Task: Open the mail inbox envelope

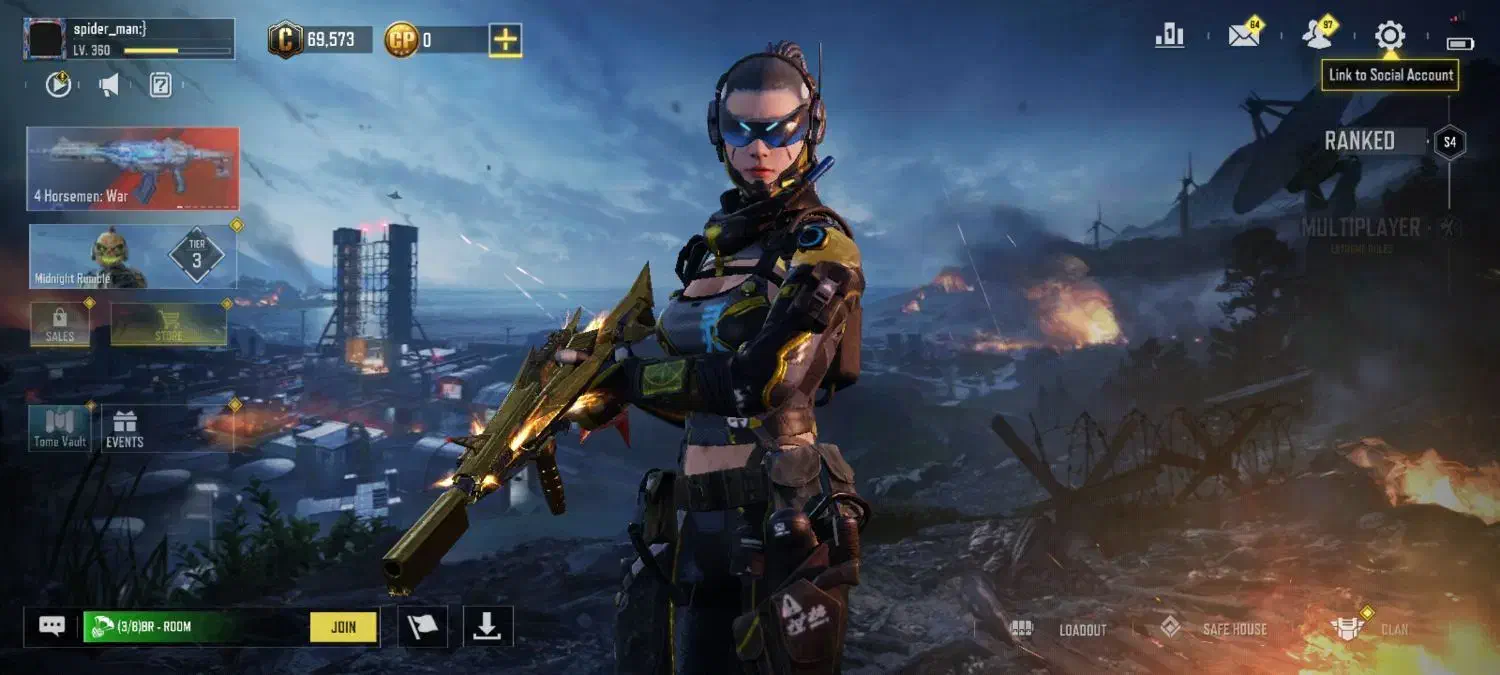Action: (x=1244, y=36)
